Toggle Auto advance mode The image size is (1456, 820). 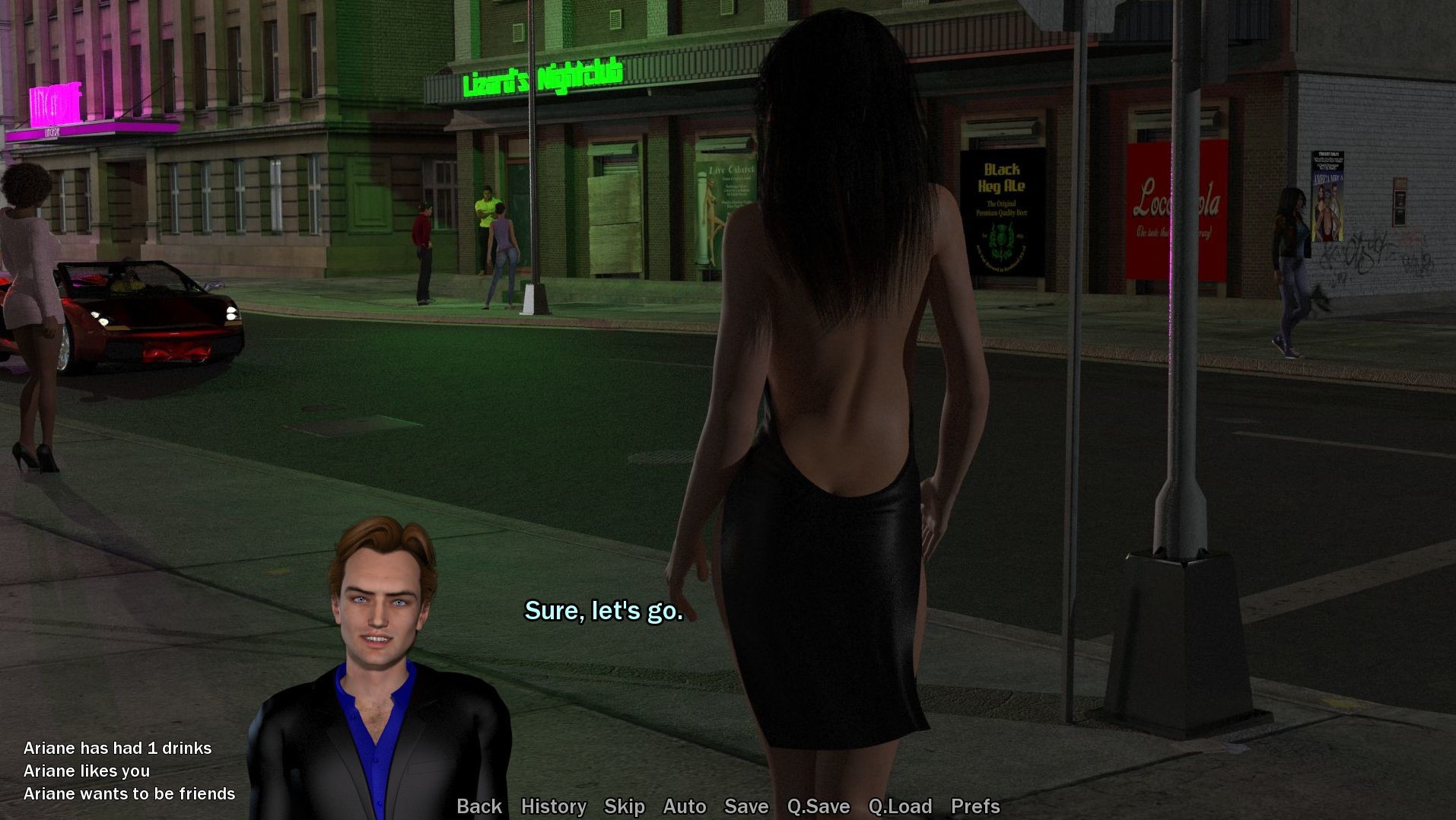pos(684,806)
